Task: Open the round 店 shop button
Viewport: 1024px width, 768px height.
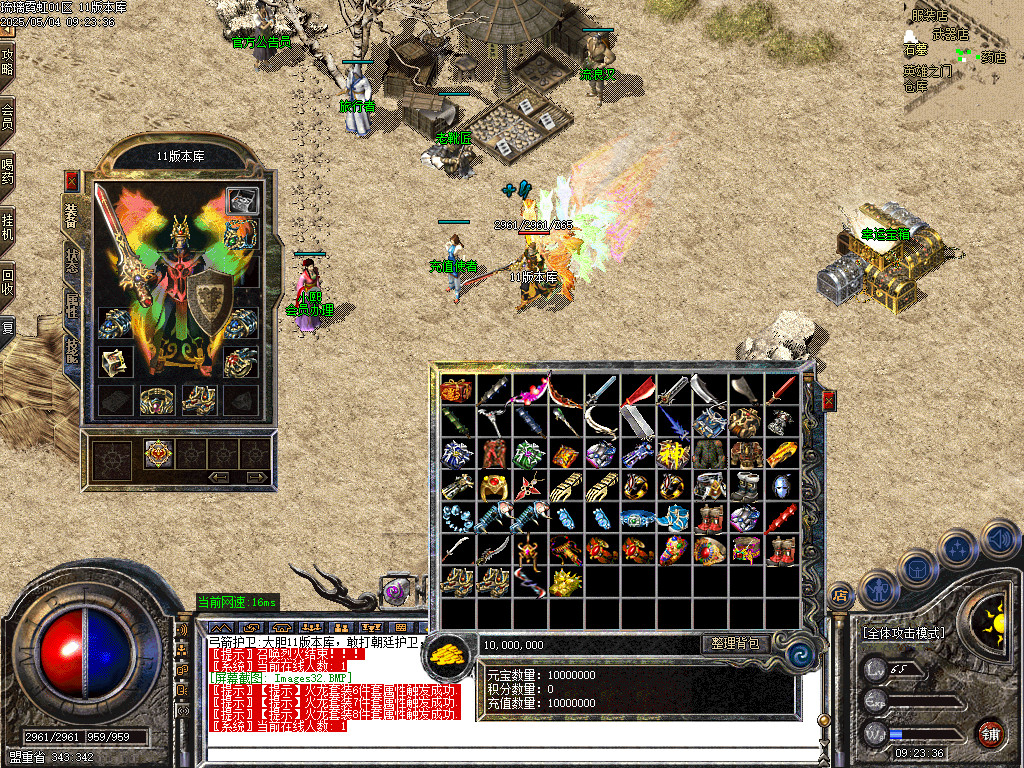Action: click(x=840, y=597)
